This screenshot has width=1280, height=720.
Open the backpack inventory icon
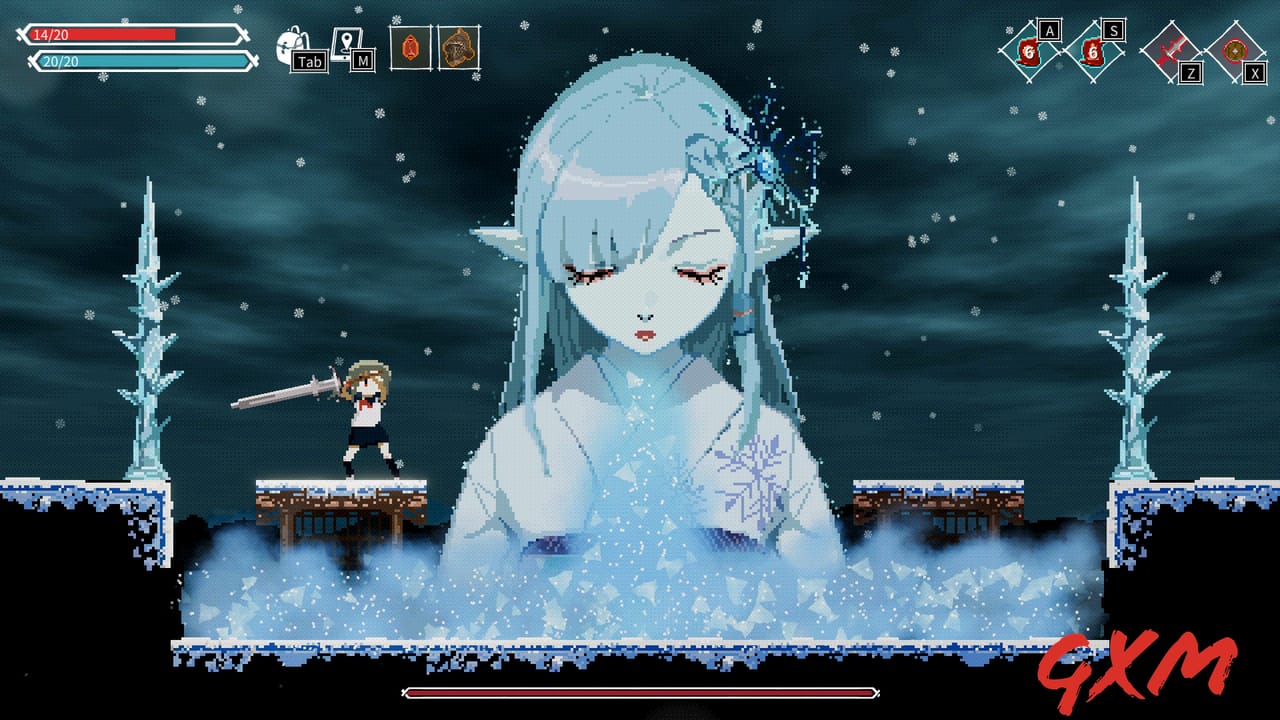289,42
